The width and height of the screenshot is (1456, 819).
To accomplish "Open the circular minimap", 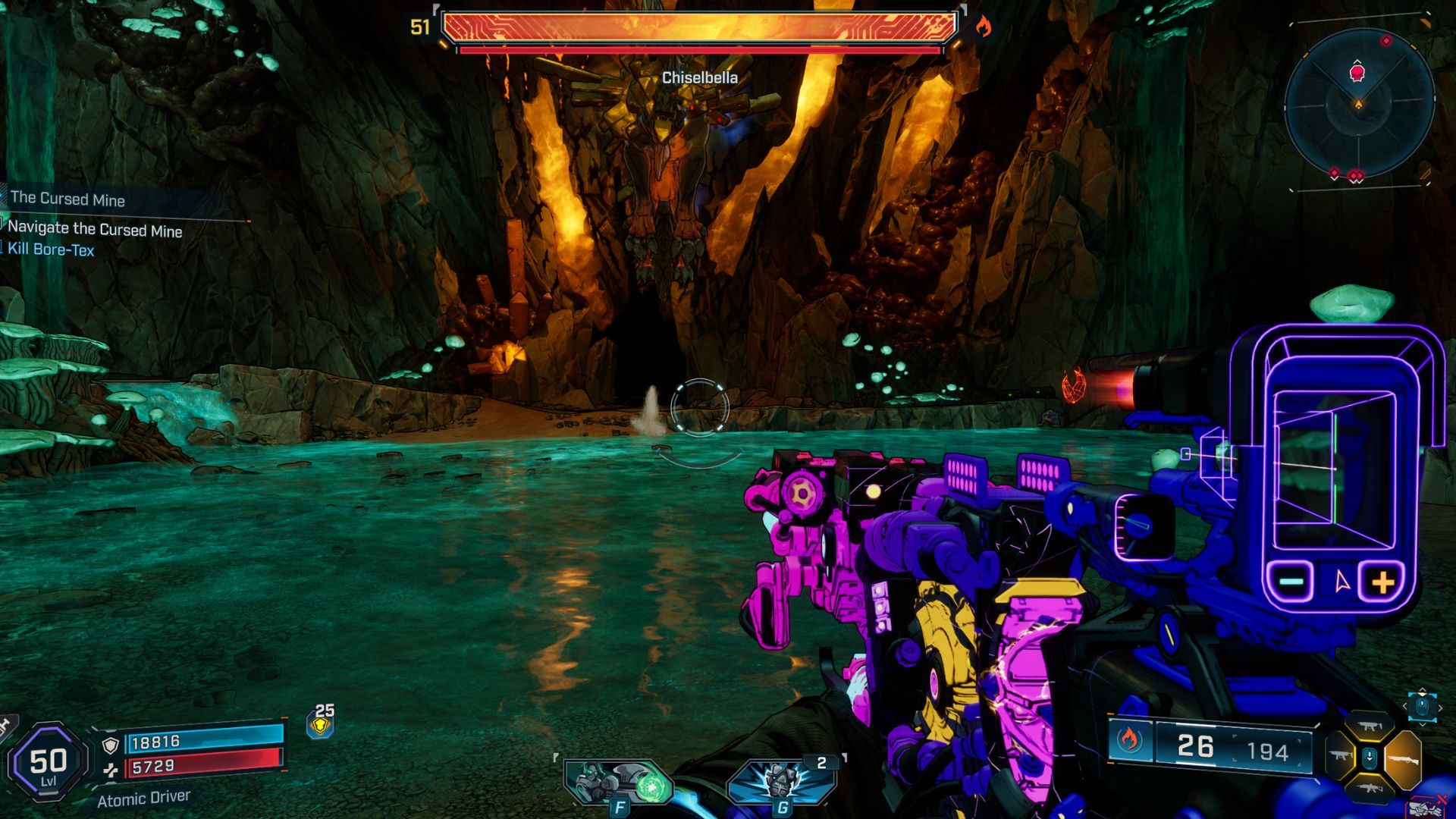I will click(1359, 105).
